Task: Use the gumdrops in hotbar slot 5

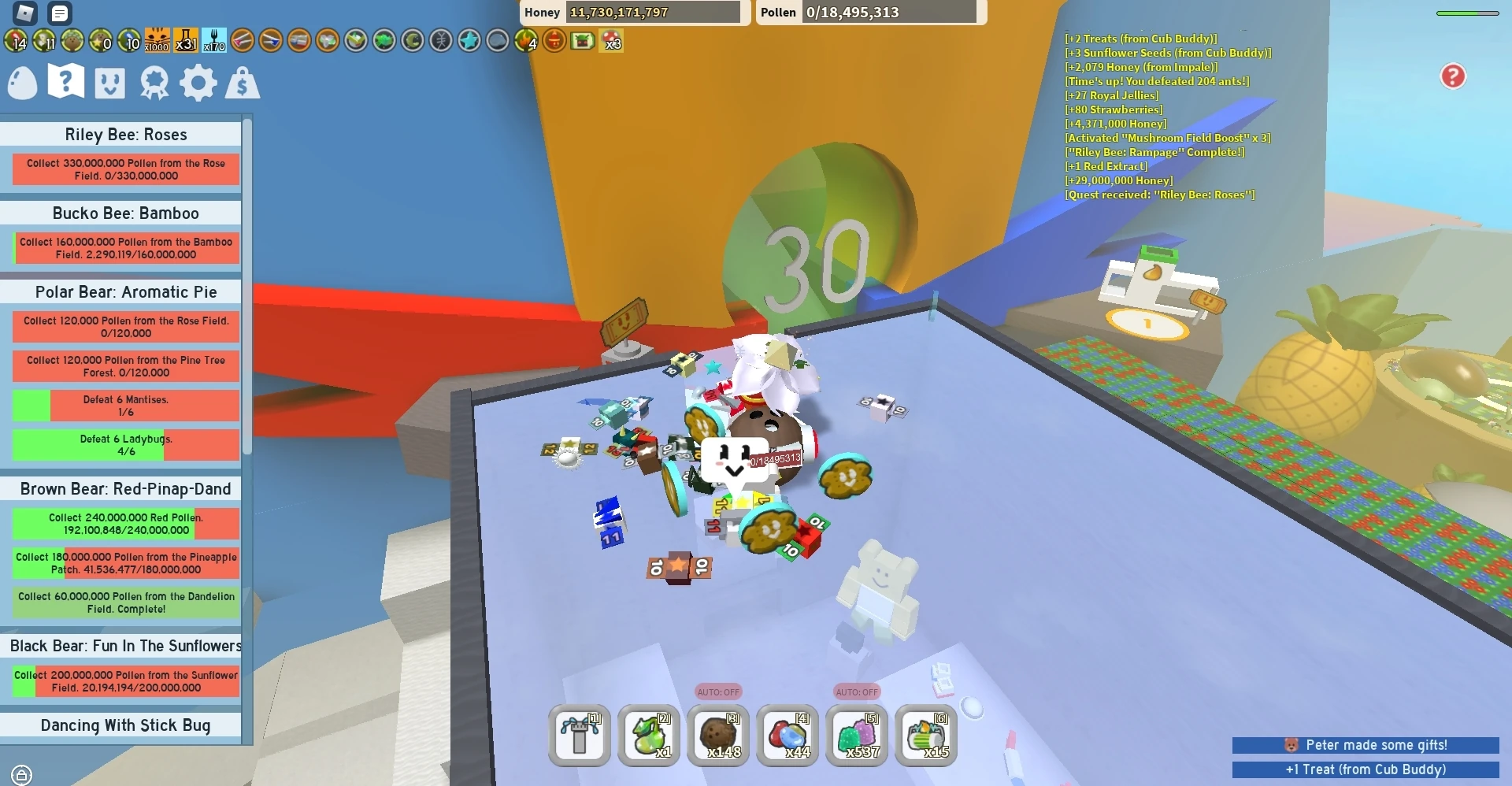Action: coord(857,736)
